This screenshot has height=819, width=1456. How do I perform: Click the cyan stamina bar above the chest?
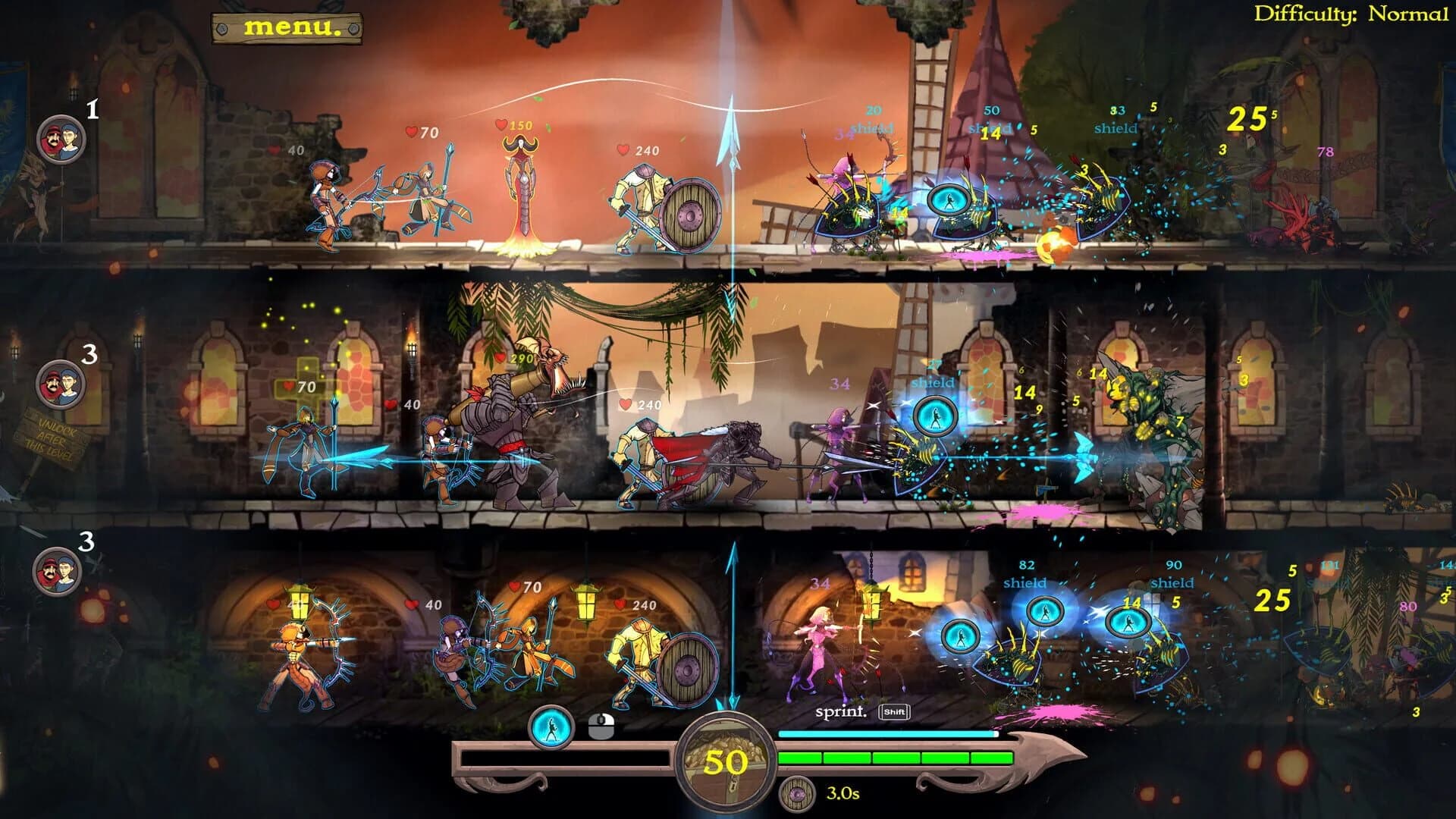point(887,733)
